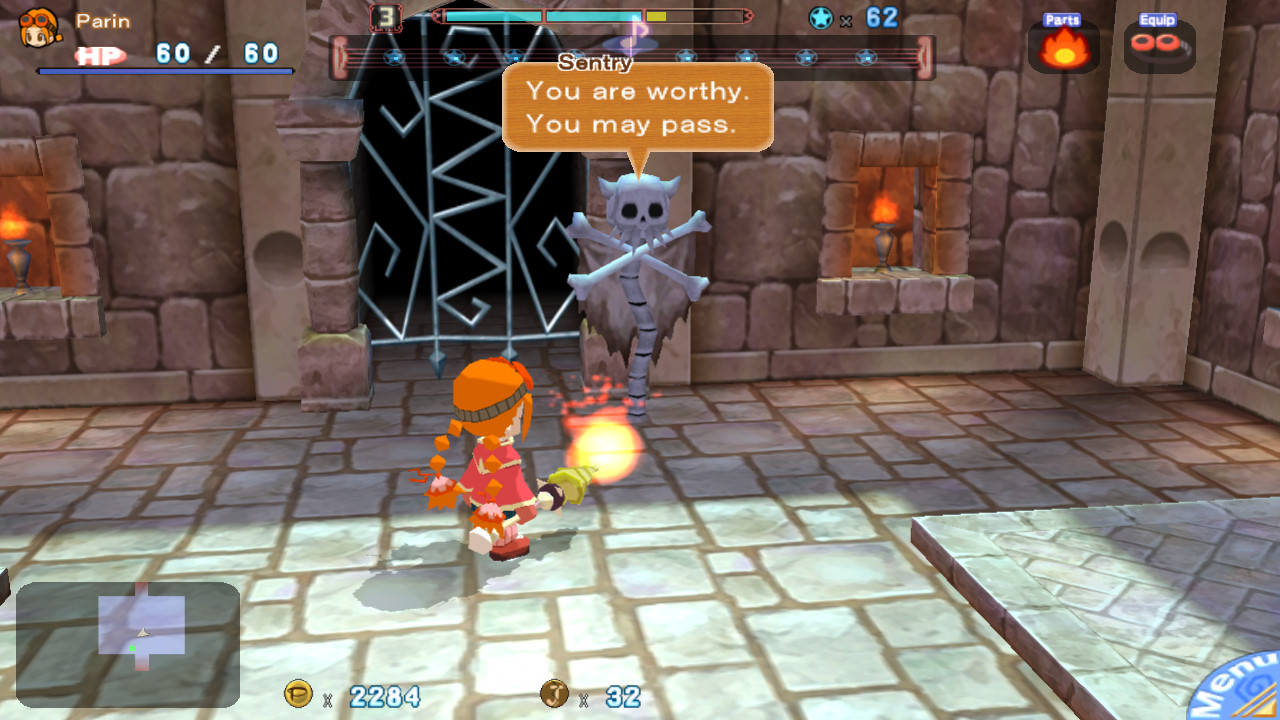Click the Sentry name label
The image size is (1280, 720).
pos(594,63)
